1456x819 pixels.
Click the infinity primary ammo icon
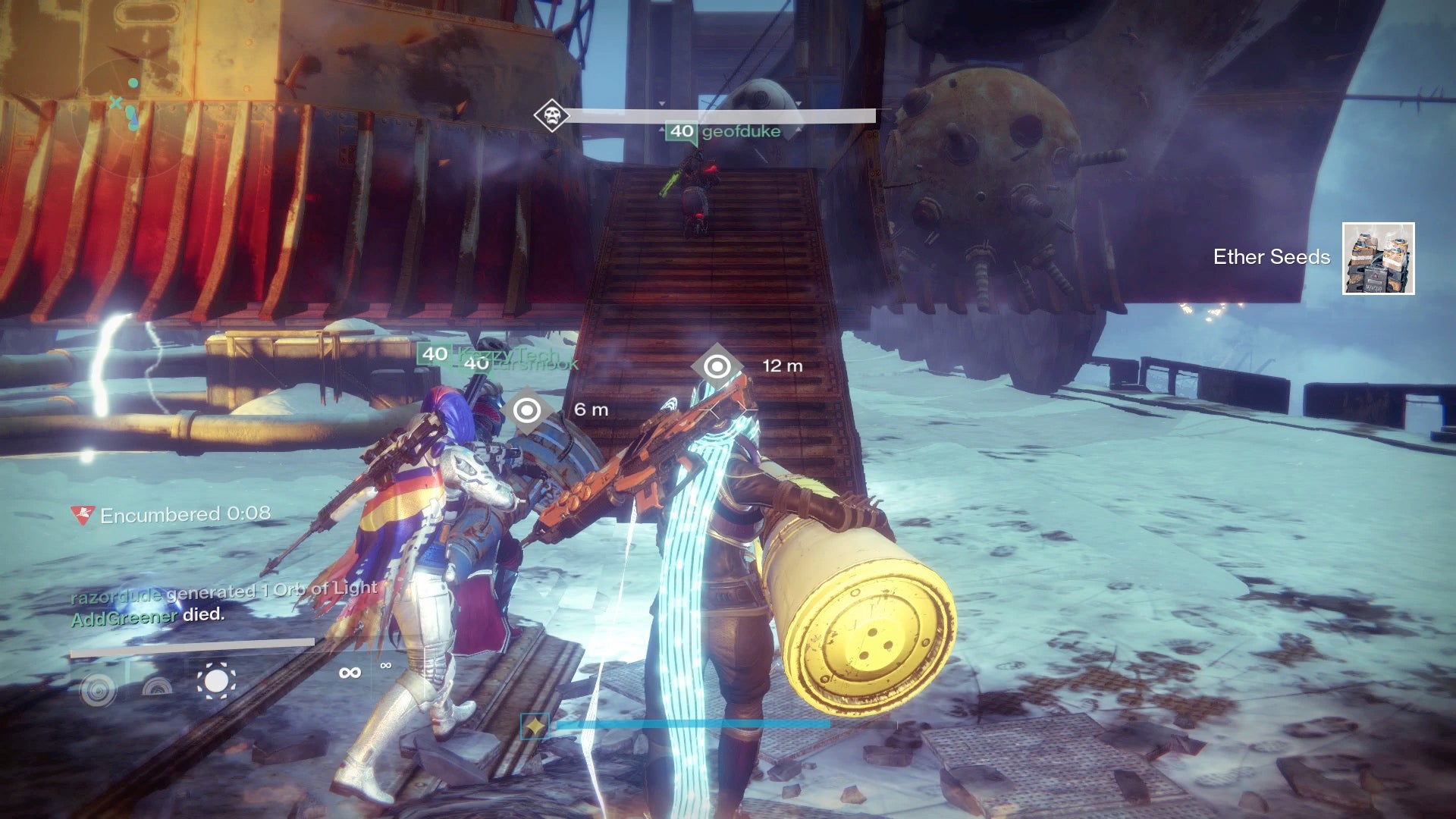tap(350, 673)
